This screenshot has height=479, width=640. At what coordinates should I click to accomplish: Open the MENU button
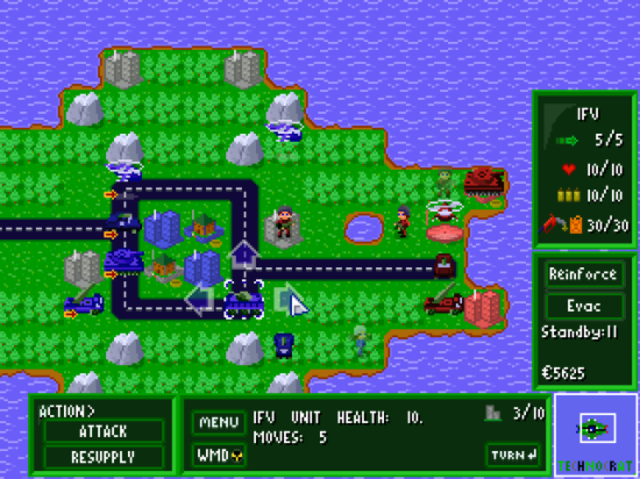coord(218,422)
